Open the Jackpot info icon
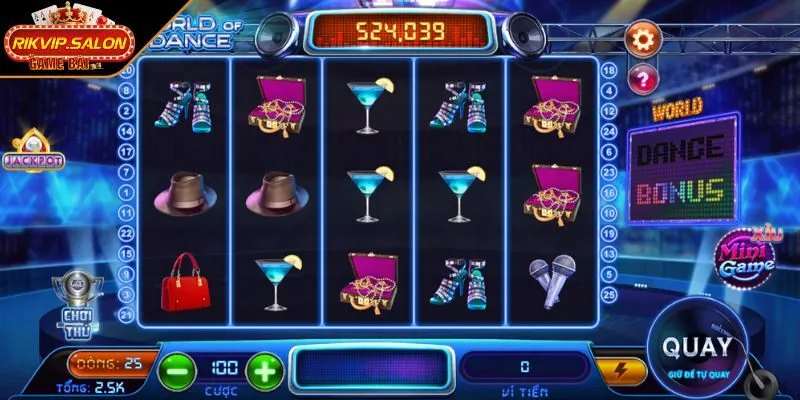This screenshot has height=400, width=800. 33,152
